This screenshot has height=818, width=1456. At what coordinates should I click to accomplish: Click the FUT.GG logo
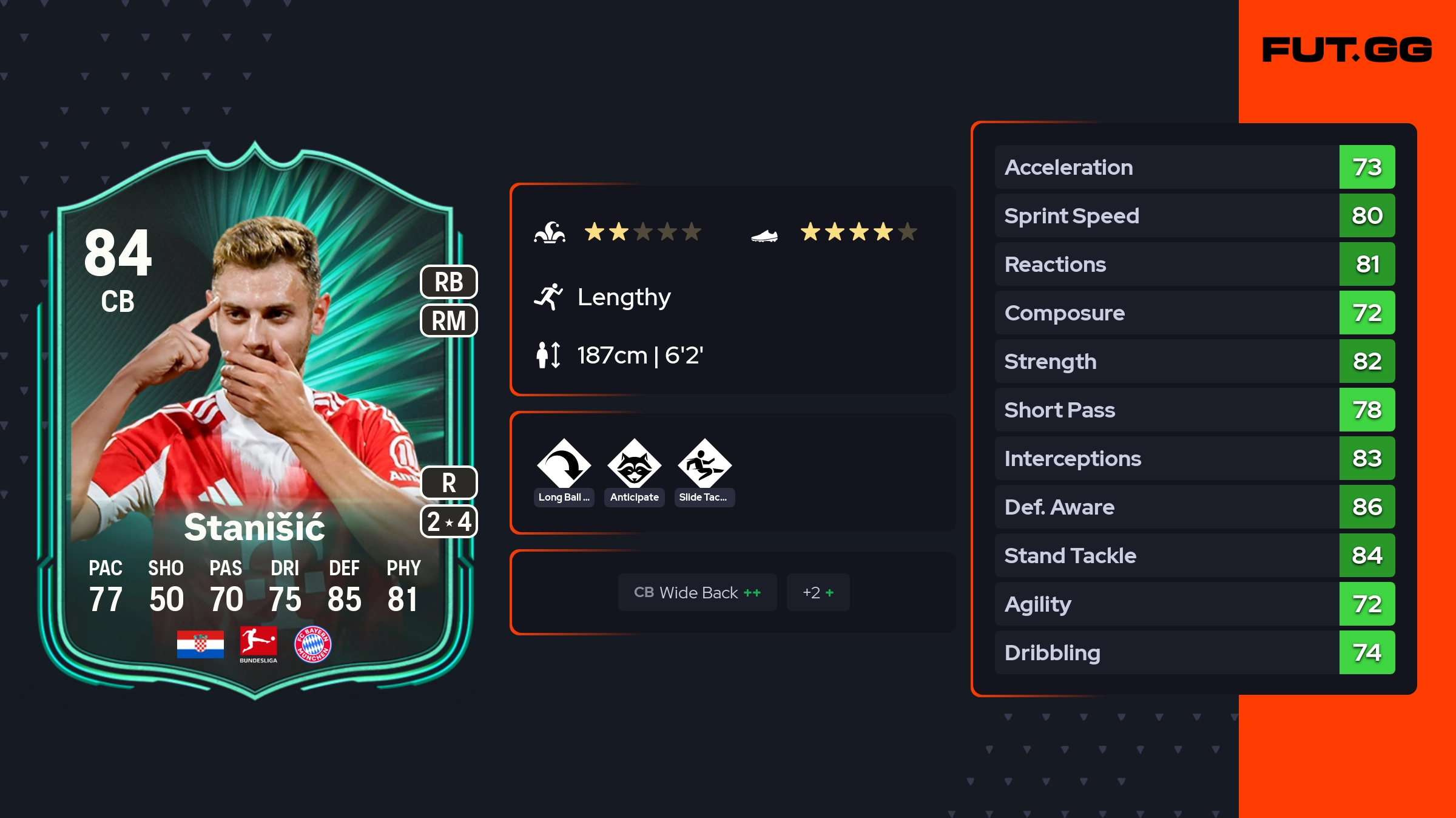tap(1347, 50)
